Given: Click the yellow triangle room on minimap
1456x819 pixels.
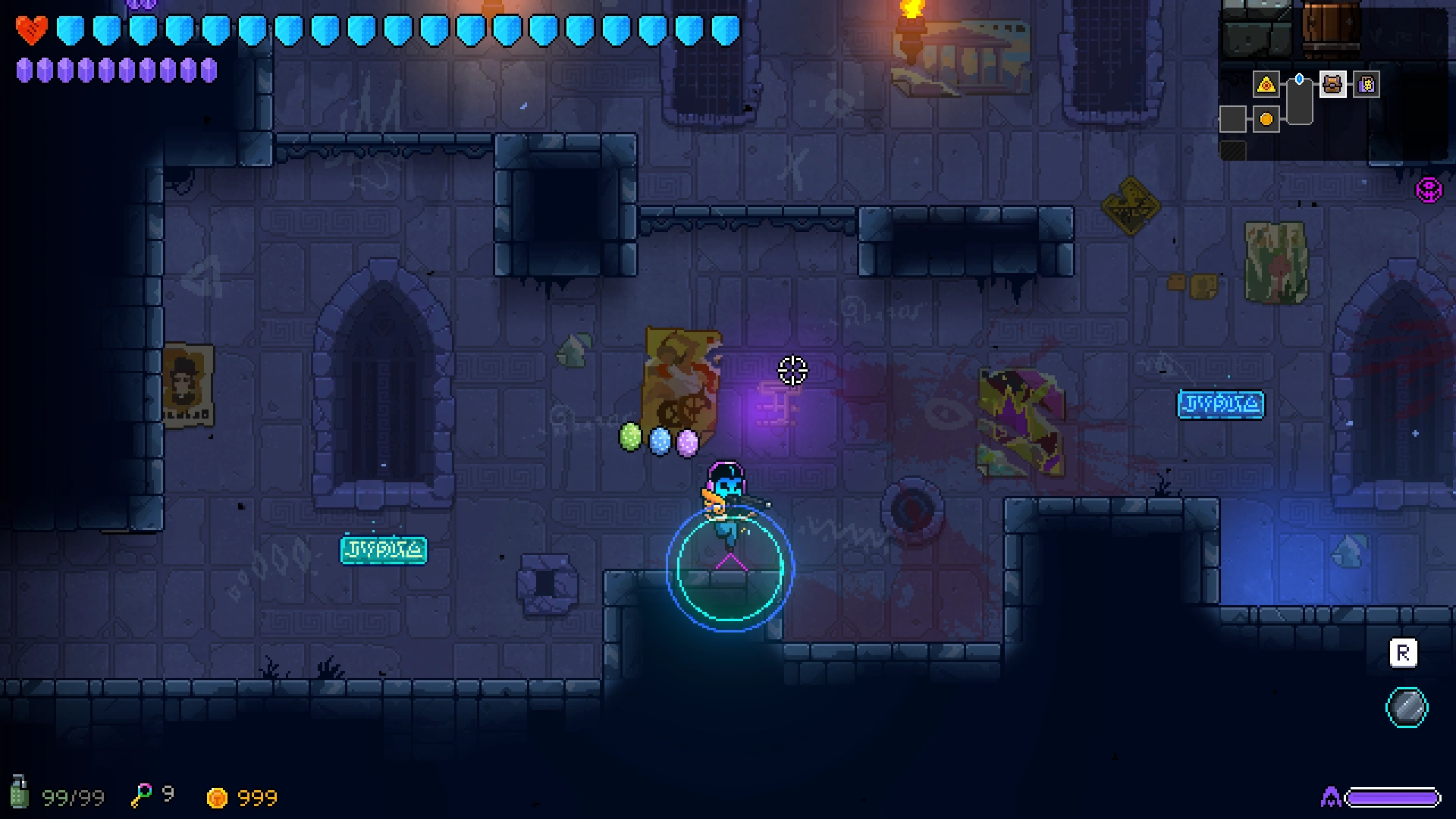Looking at the screenshot, I should pos(1266,84).
